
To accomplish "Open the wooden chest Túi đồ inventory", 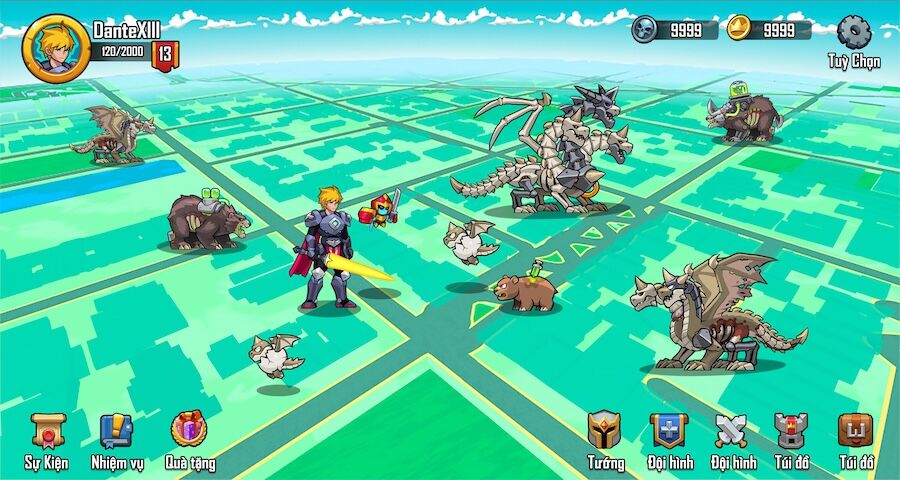I will coord(855,431).
